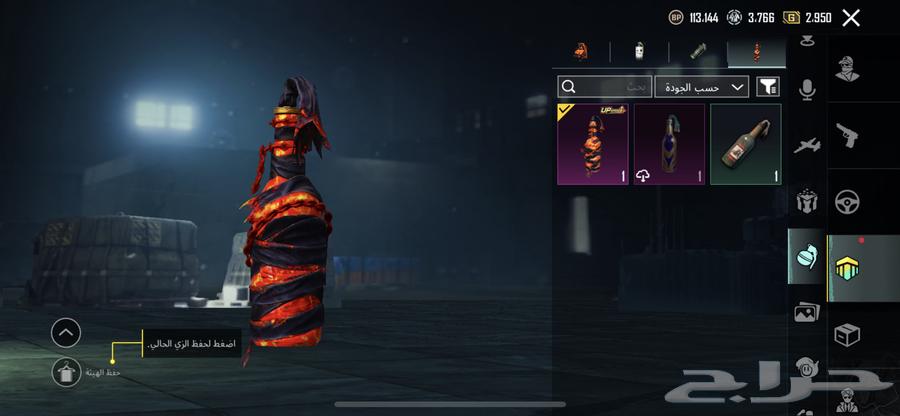Select the equipped lava-wrapped Molotov skin
This screenshot has height=416, width=900.
(x=593, y=144)
